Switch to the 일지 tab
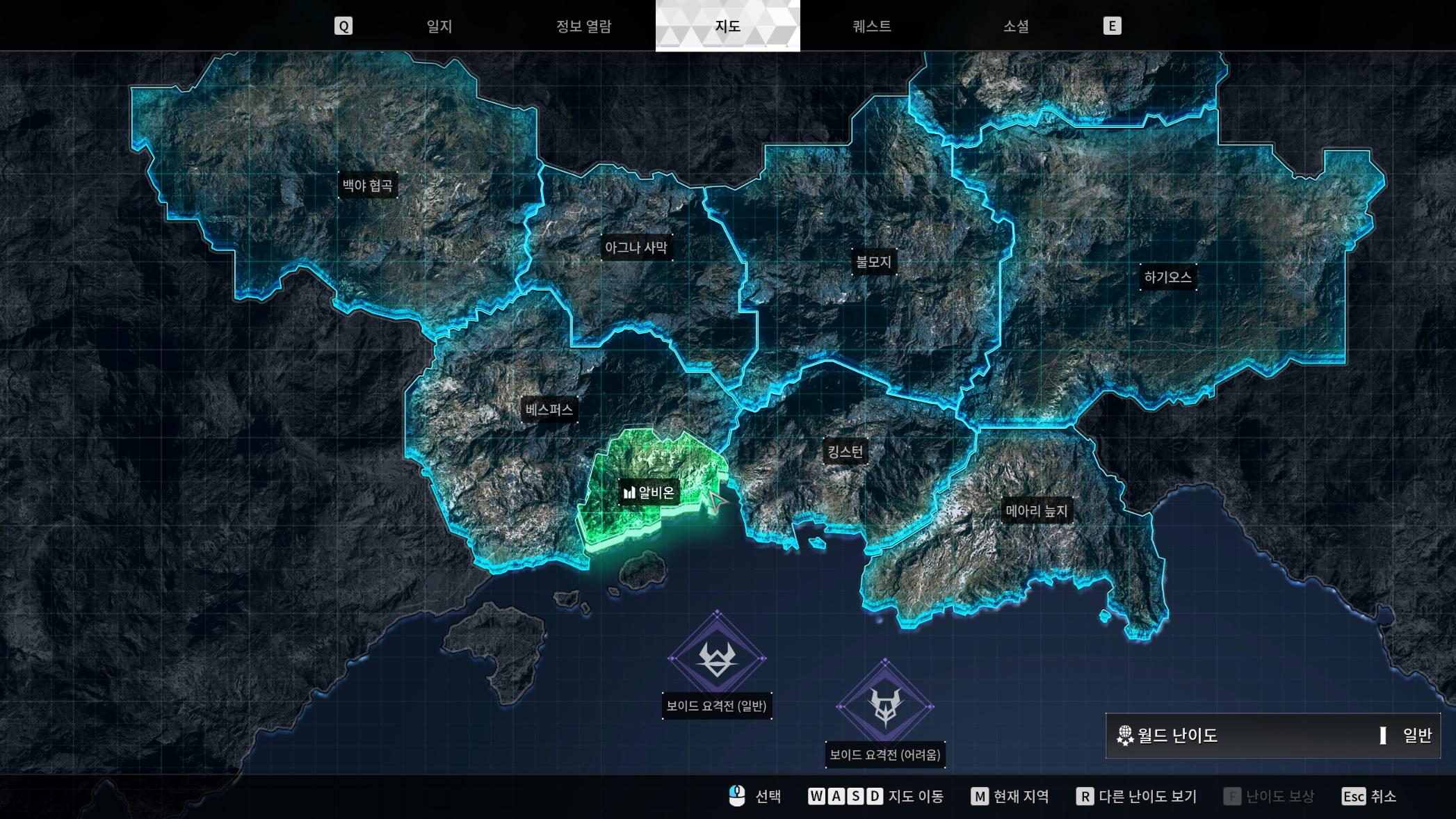Image resolution: width=1456 pixels, height=819 pixels. tap(439, 26)
